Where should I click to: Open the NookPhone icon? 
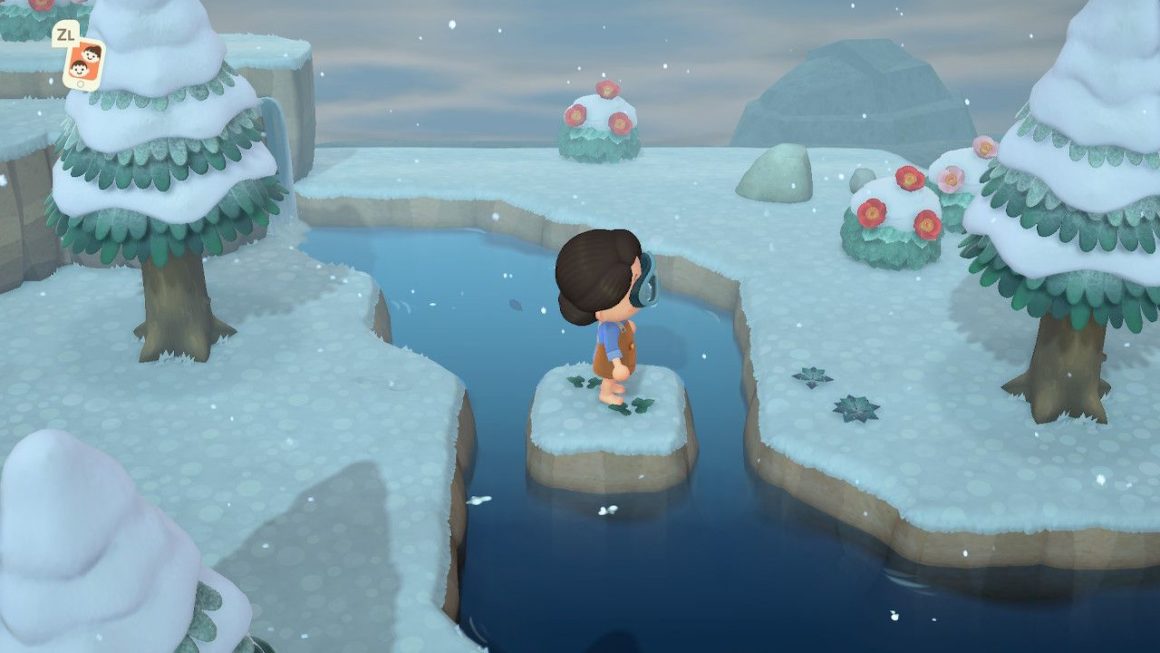[x=83, y=64]
